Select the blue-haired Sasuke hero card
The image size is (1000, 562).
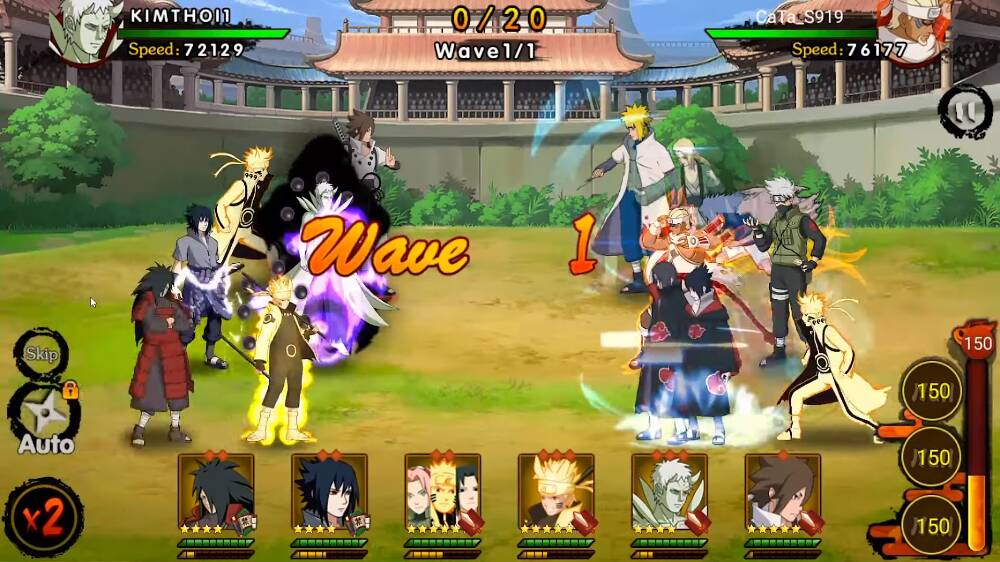coord(329,492)
